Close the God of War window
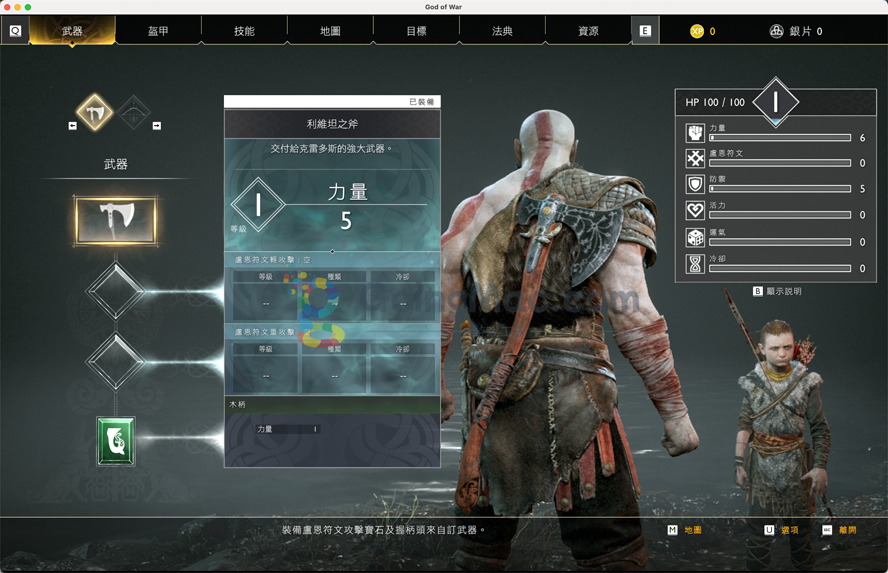 coord(7,7)
